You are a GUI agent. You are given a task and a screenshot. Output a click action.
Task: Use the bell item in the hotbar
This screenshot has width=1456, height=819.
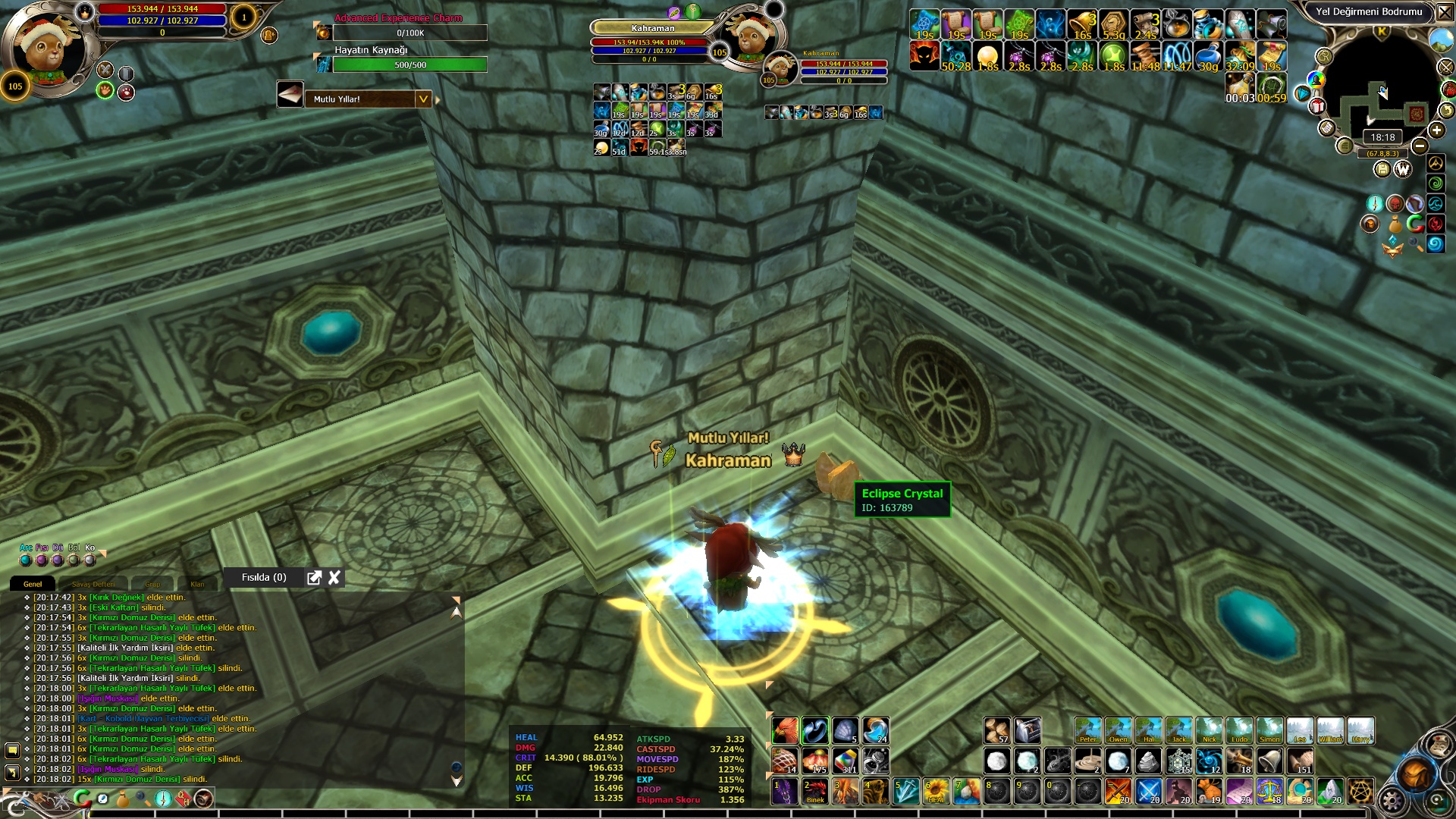(1269, 761)
